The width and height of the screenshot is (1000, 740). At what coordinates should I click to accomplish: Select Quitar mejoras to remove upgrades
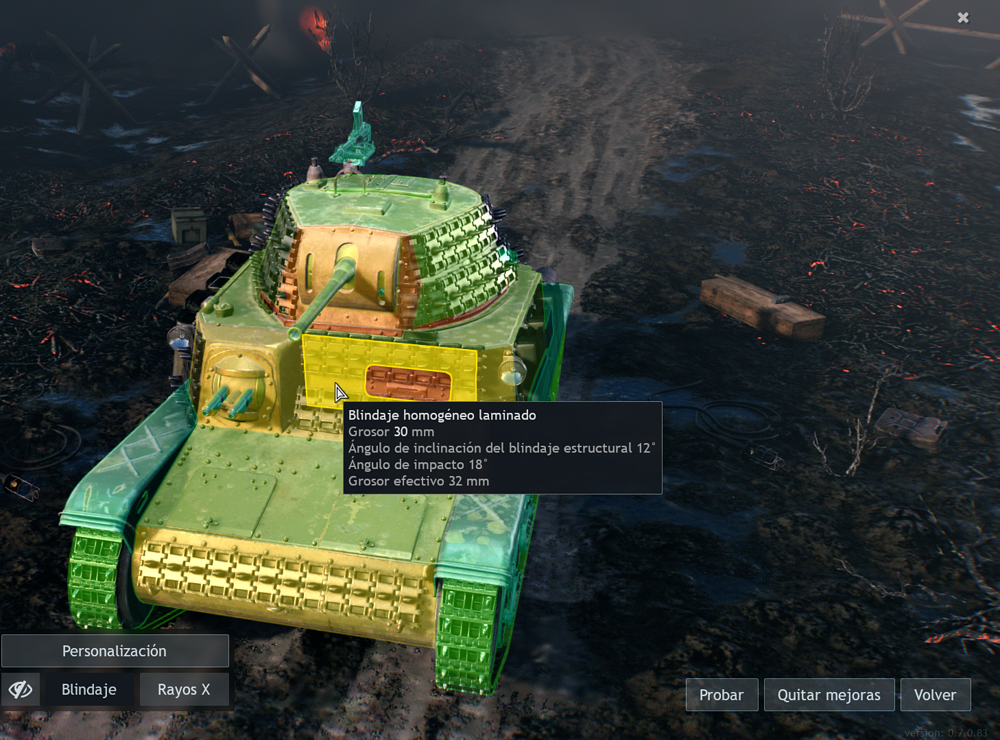click(x=829, y=695)
